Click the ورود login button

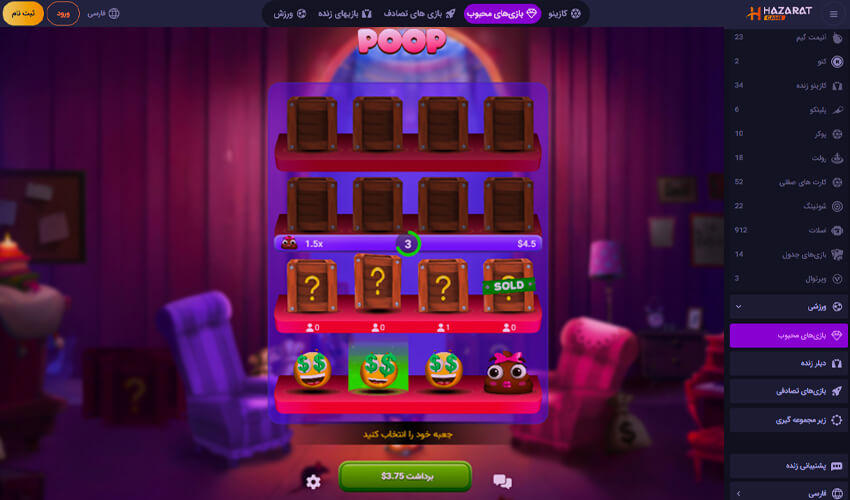[x=63, y=13]
